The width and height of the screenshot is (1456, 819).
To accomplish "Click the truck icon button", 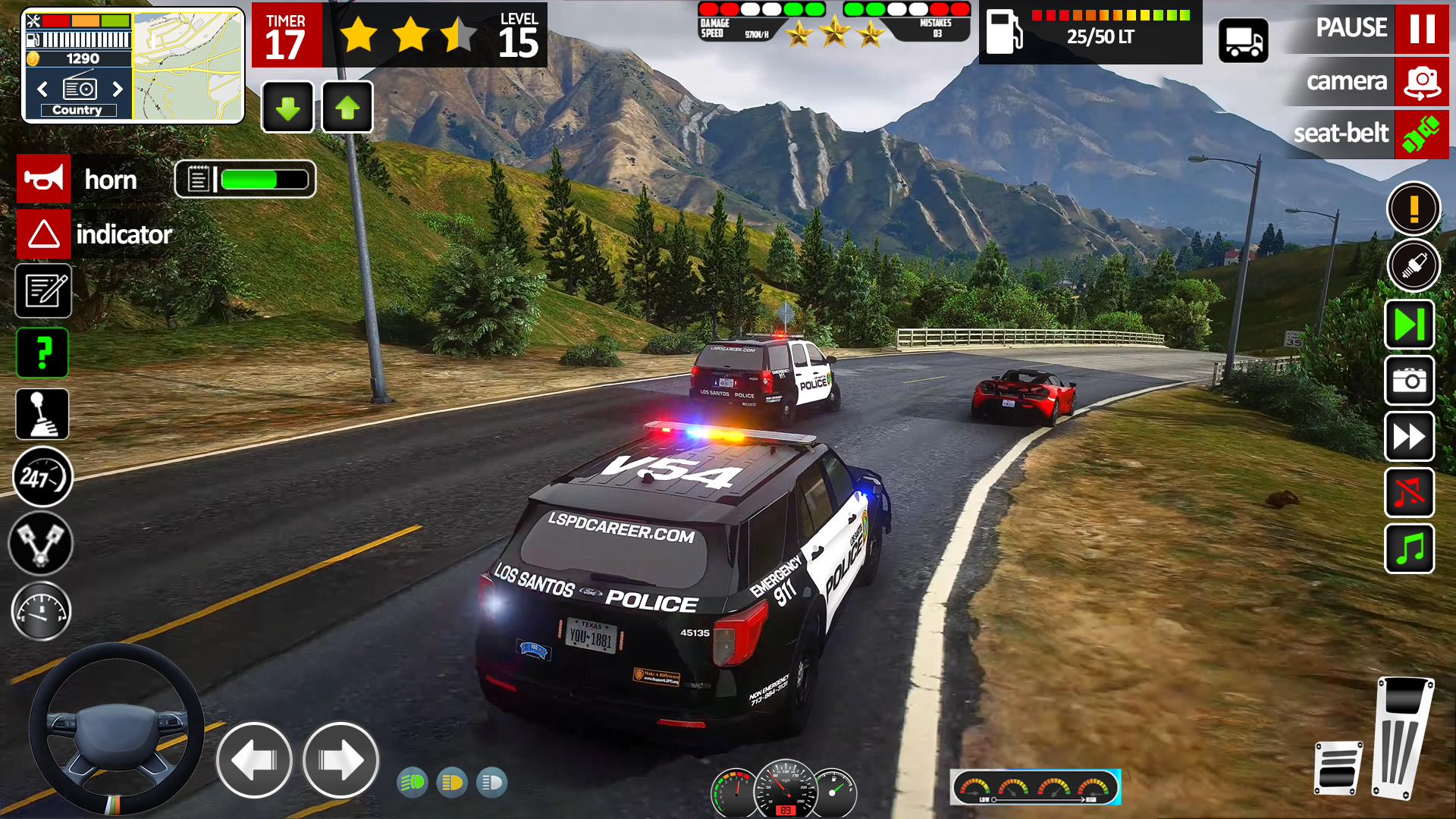I will point(1243,41).
